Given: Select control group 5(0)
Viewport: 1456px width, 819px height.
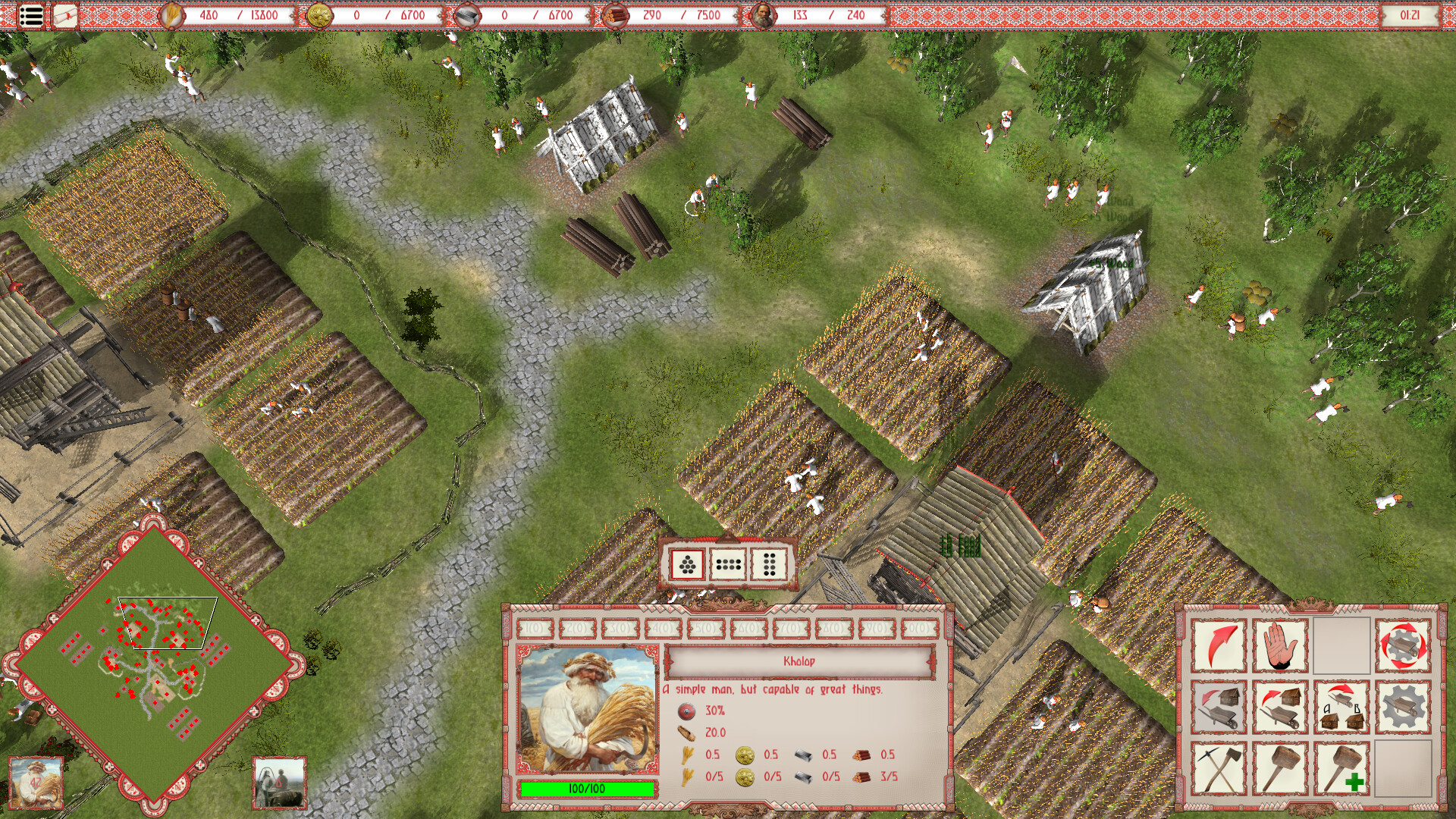Looking at the screenshot, I should pyautogui.click(x=703, y=629).
